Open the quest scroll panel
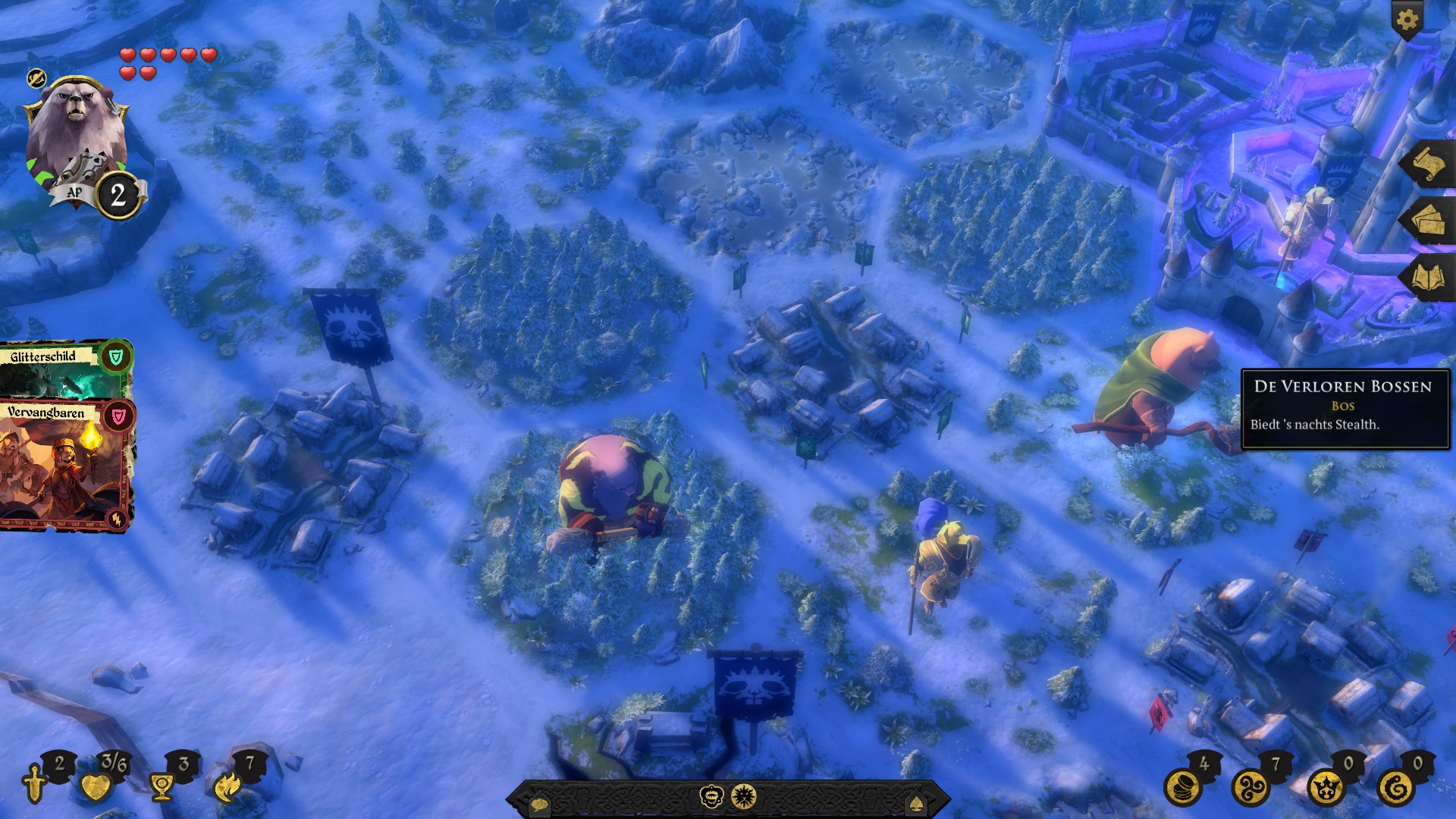 [x=1426, y=165]
